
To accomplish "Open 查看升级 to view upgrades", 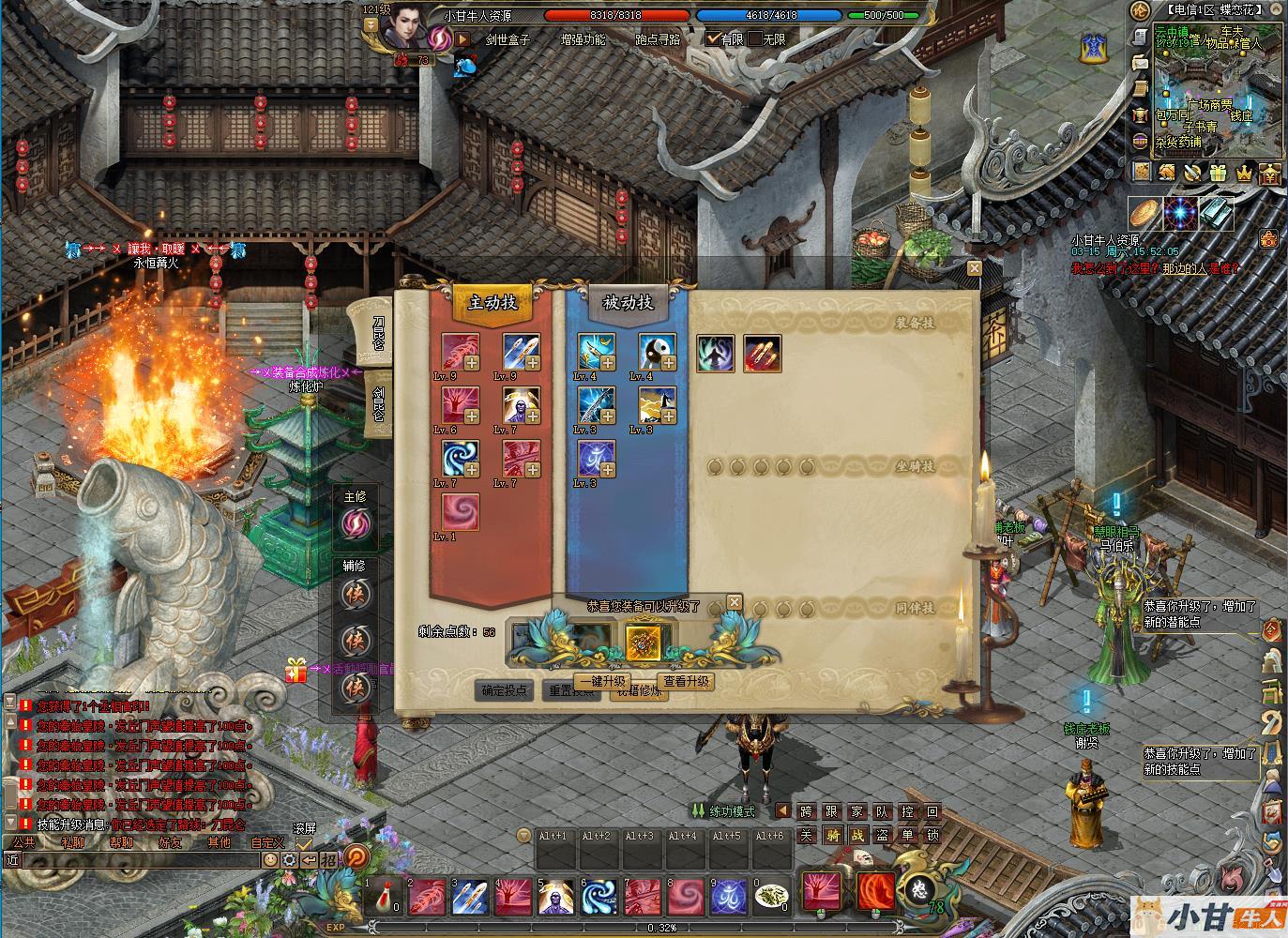I will 686,682.
